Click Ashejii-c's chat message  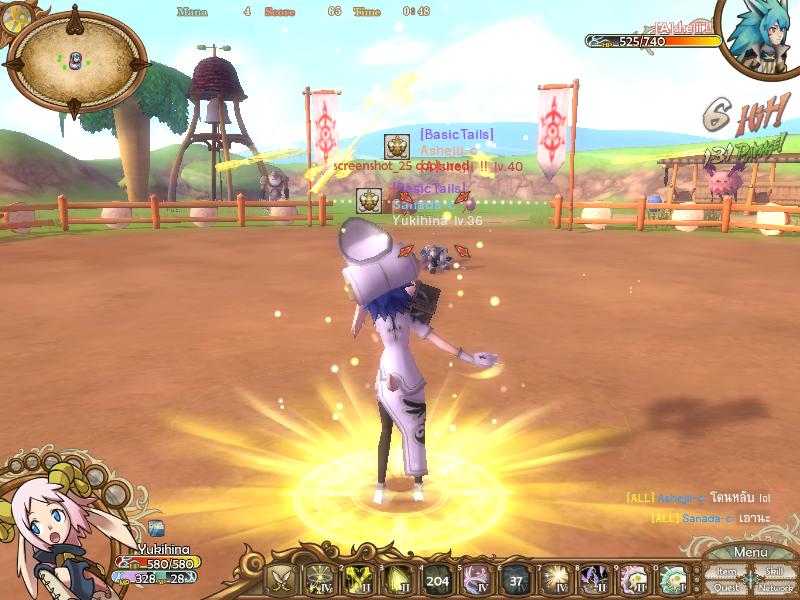(x=698, y=498)
